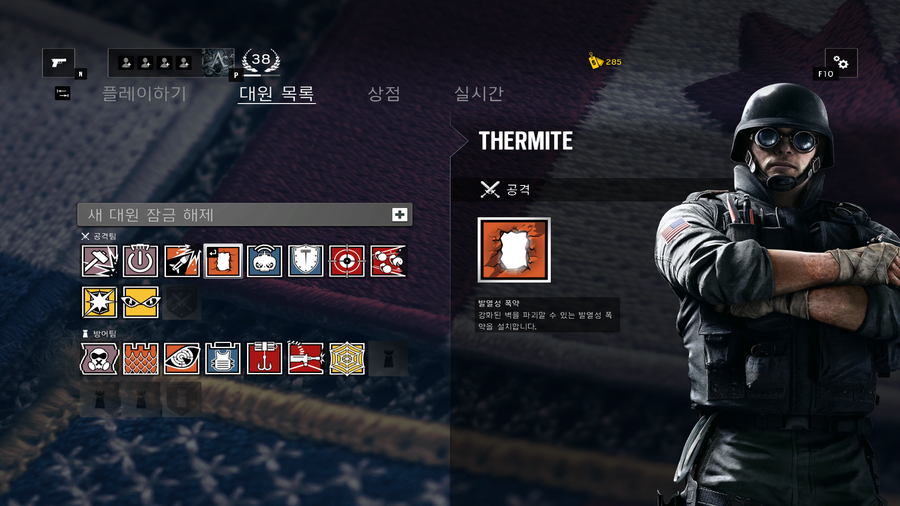Select Sledge's hammer operator icon

click(100, 261)
